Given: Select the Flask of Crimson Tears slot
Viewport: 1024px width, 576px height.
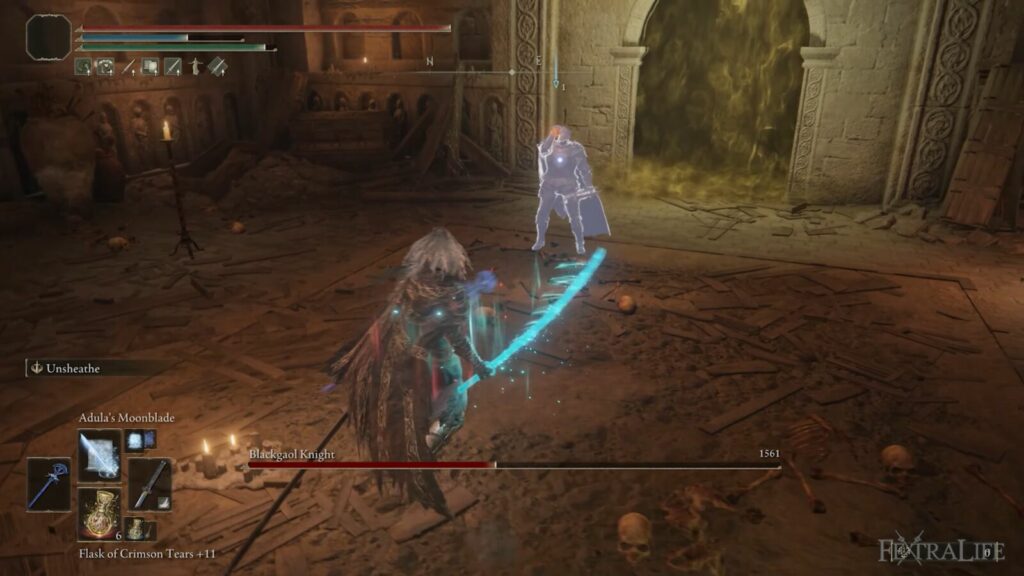Looking at the screenshot, I should pos(99,515).
